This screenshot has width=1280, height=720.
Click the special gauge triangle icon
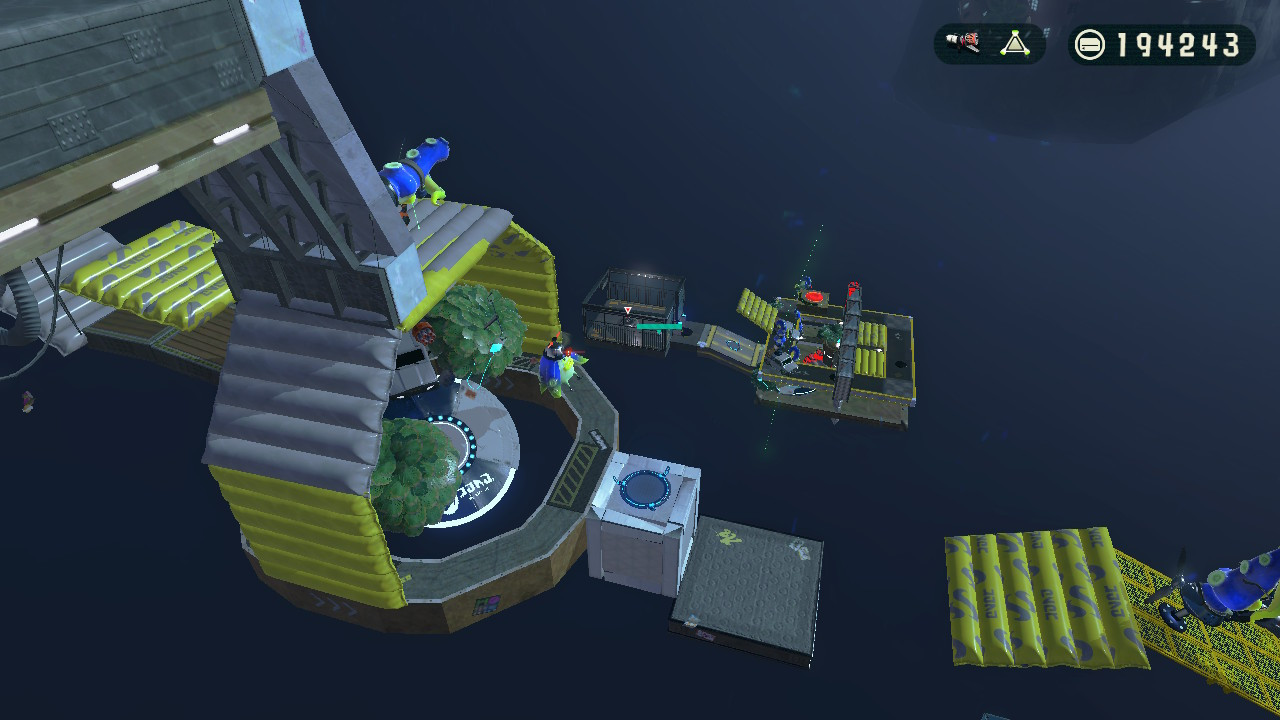1014,42
